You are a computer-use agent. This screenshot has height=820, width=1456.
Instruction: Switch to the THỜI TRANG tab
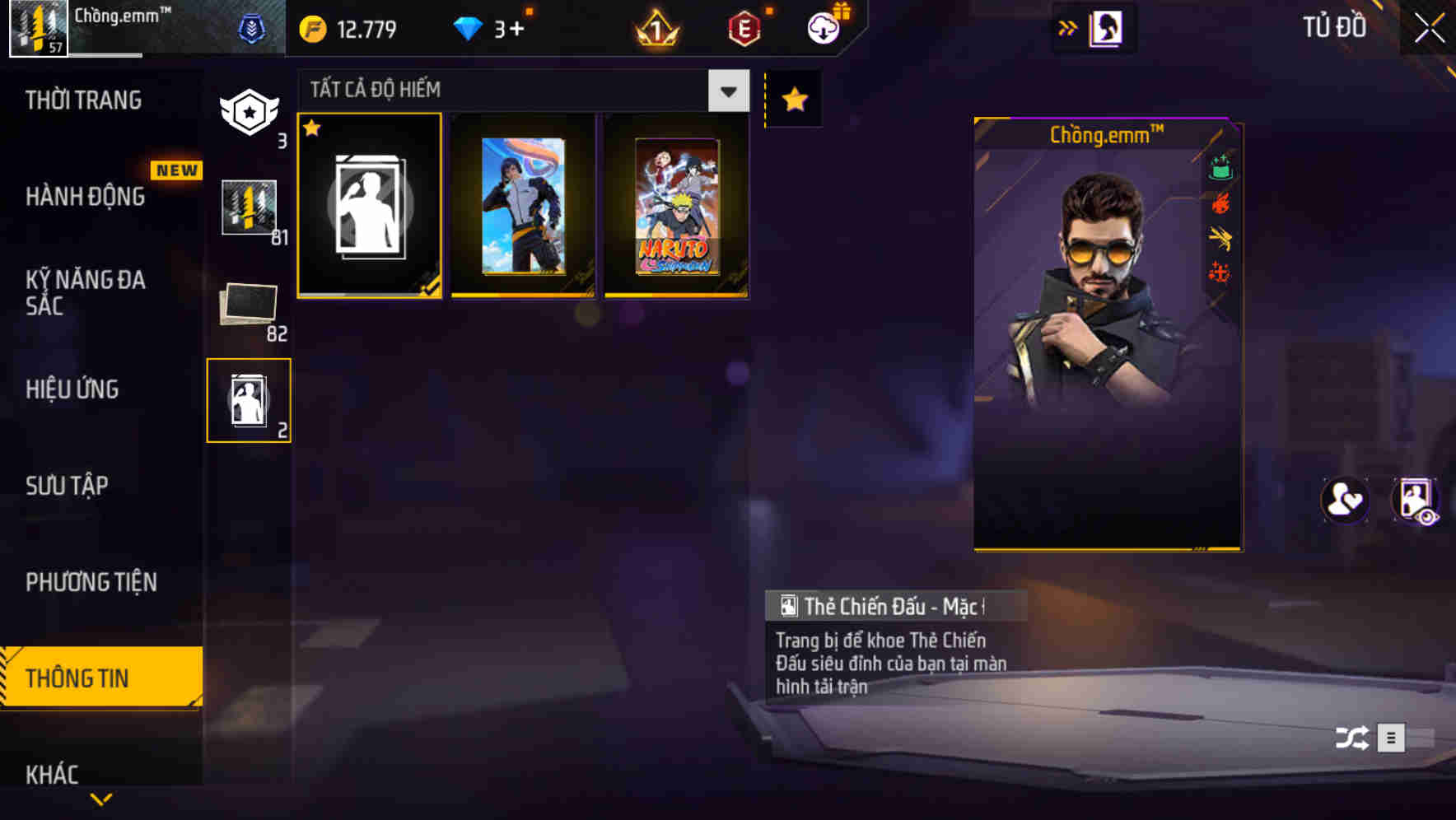pos(82,100)
